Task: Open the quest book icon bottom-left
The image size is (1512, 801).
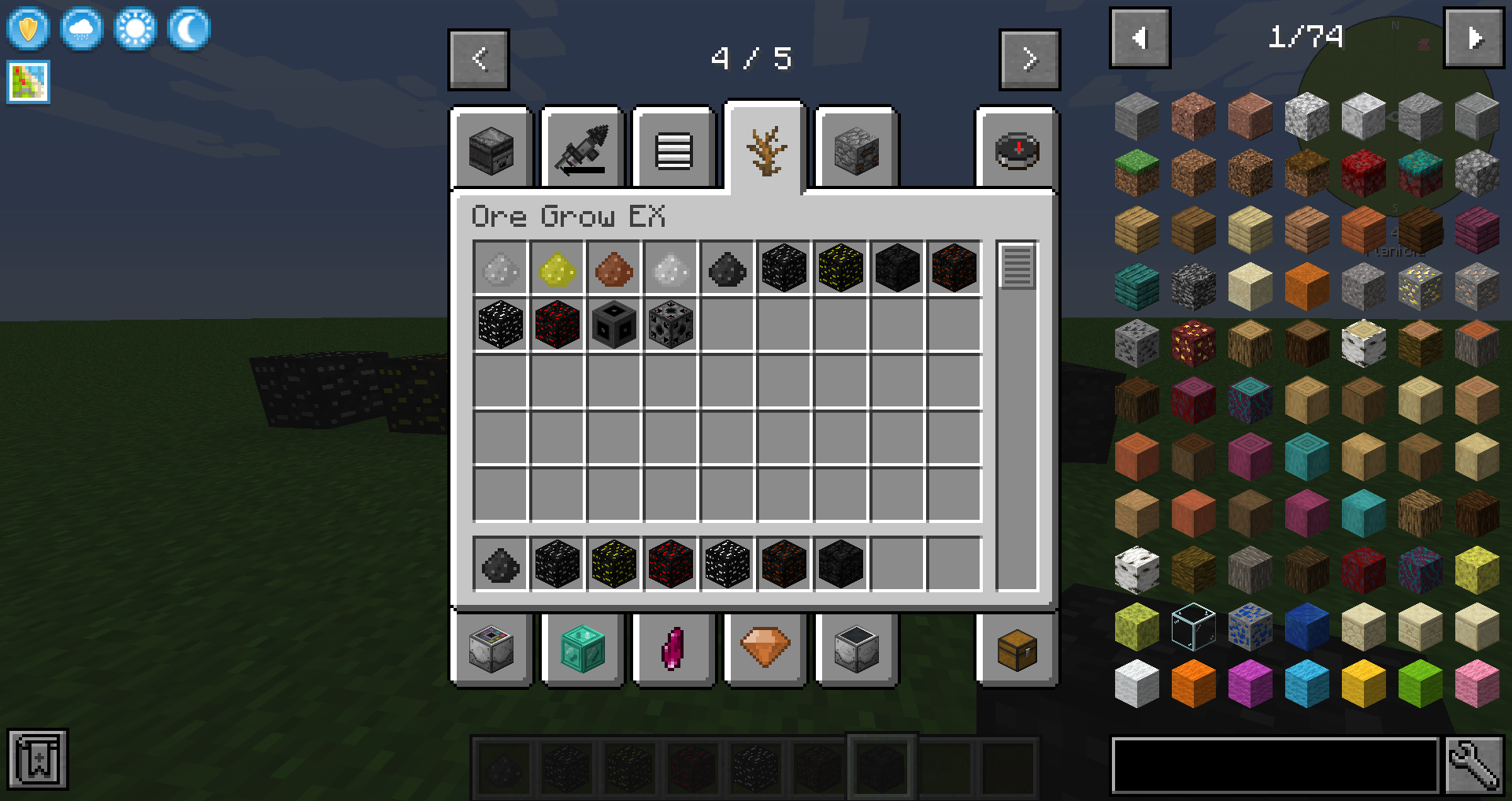Action: click(38, 758)
